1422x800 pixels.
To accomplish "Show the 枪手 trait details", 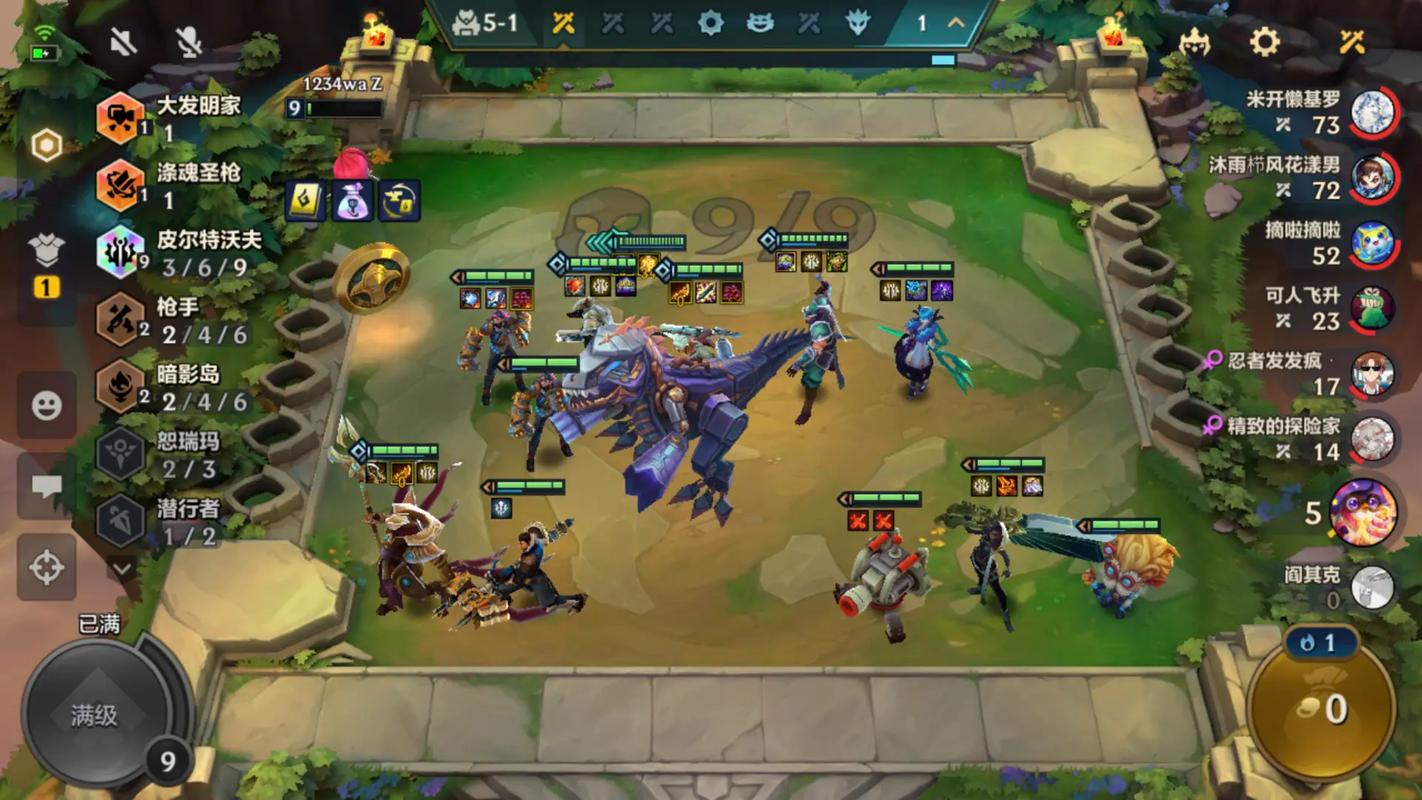I will click(x=170, y=320).
